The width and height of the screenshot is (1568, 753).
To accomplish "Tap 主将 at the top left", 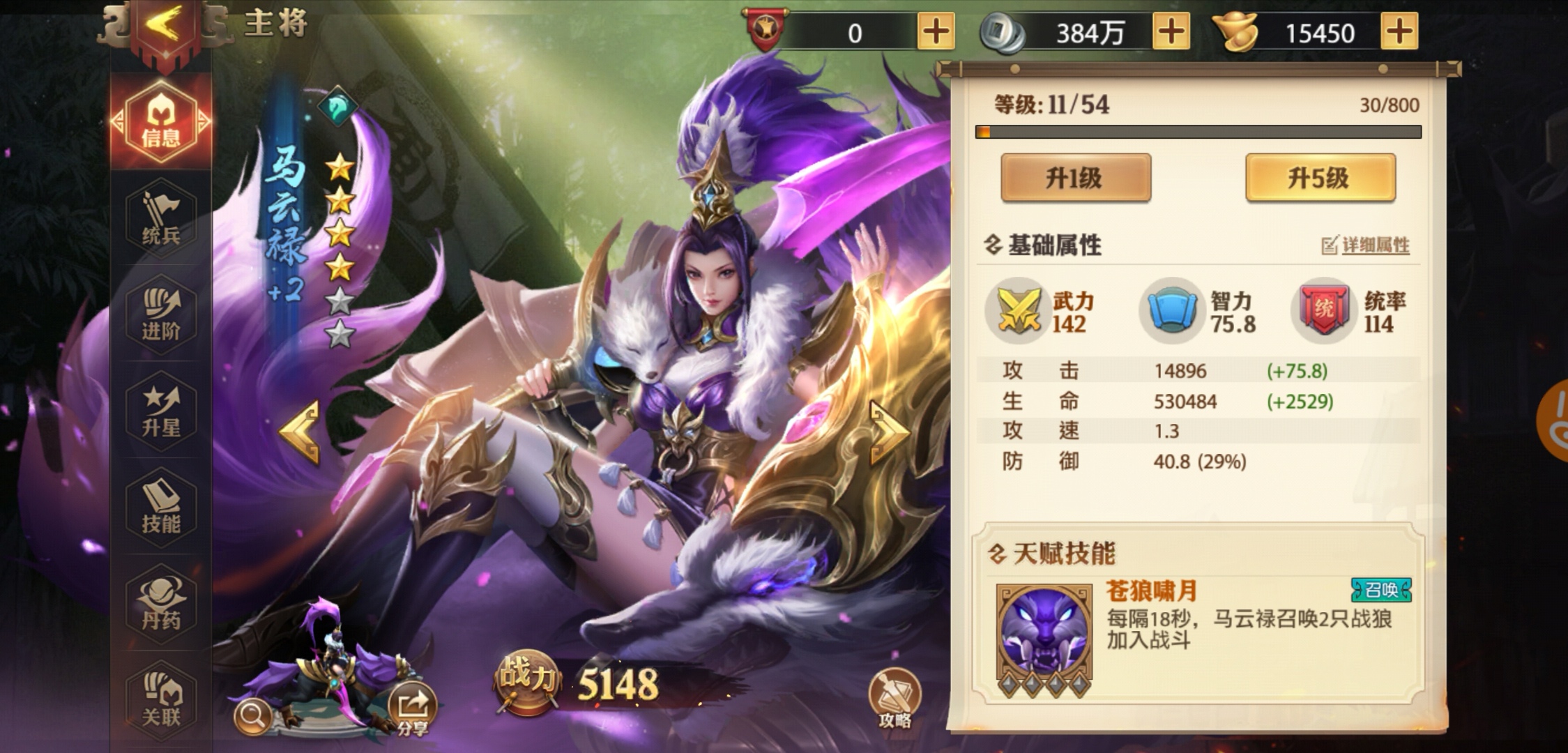I will click(275, 21).
